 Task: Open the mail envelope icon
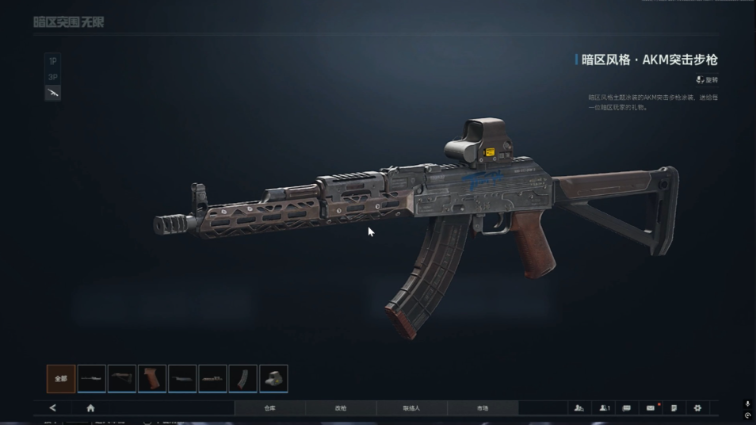click(650, 408)
